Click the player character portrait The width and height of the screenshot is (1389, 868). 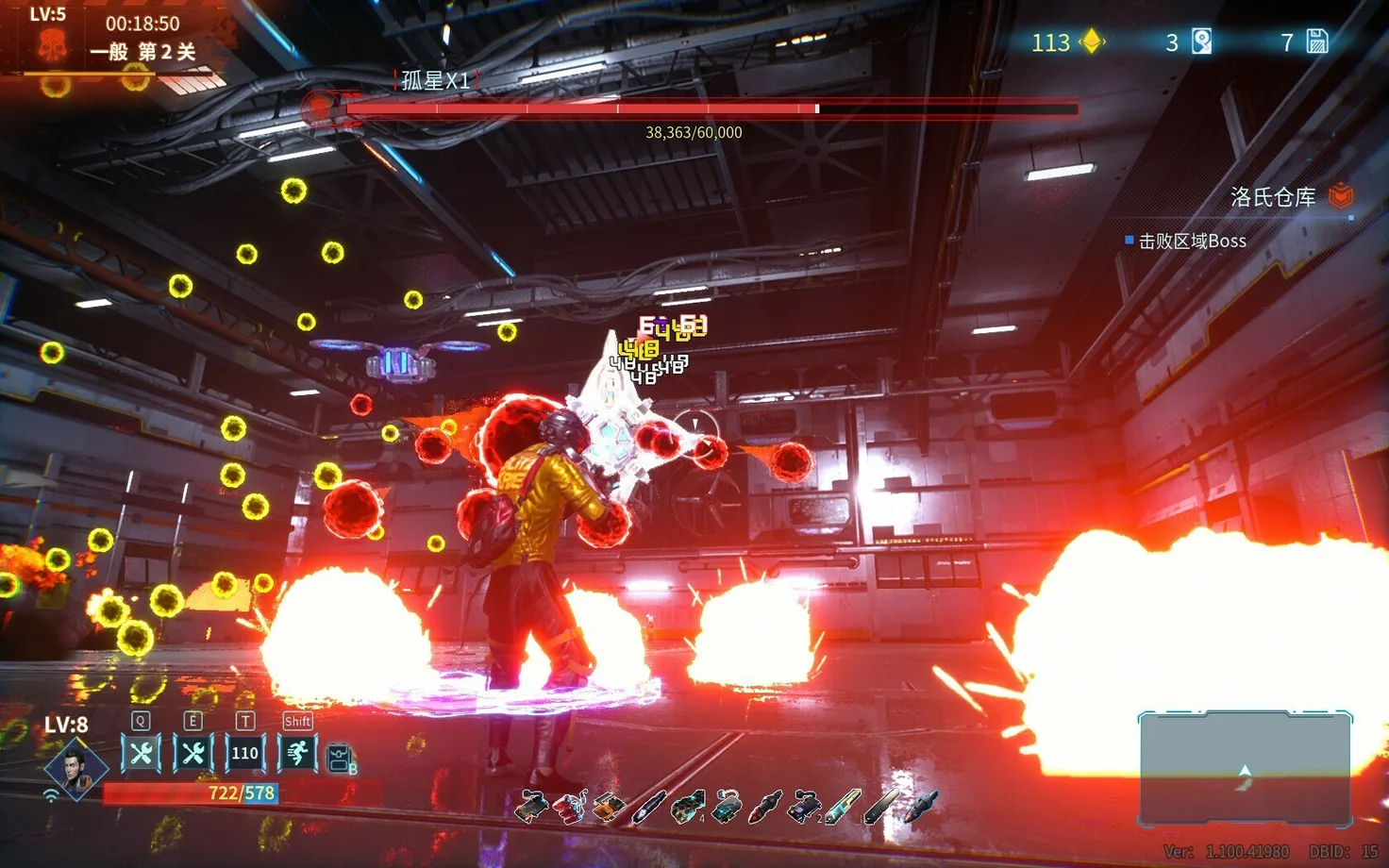74,767
